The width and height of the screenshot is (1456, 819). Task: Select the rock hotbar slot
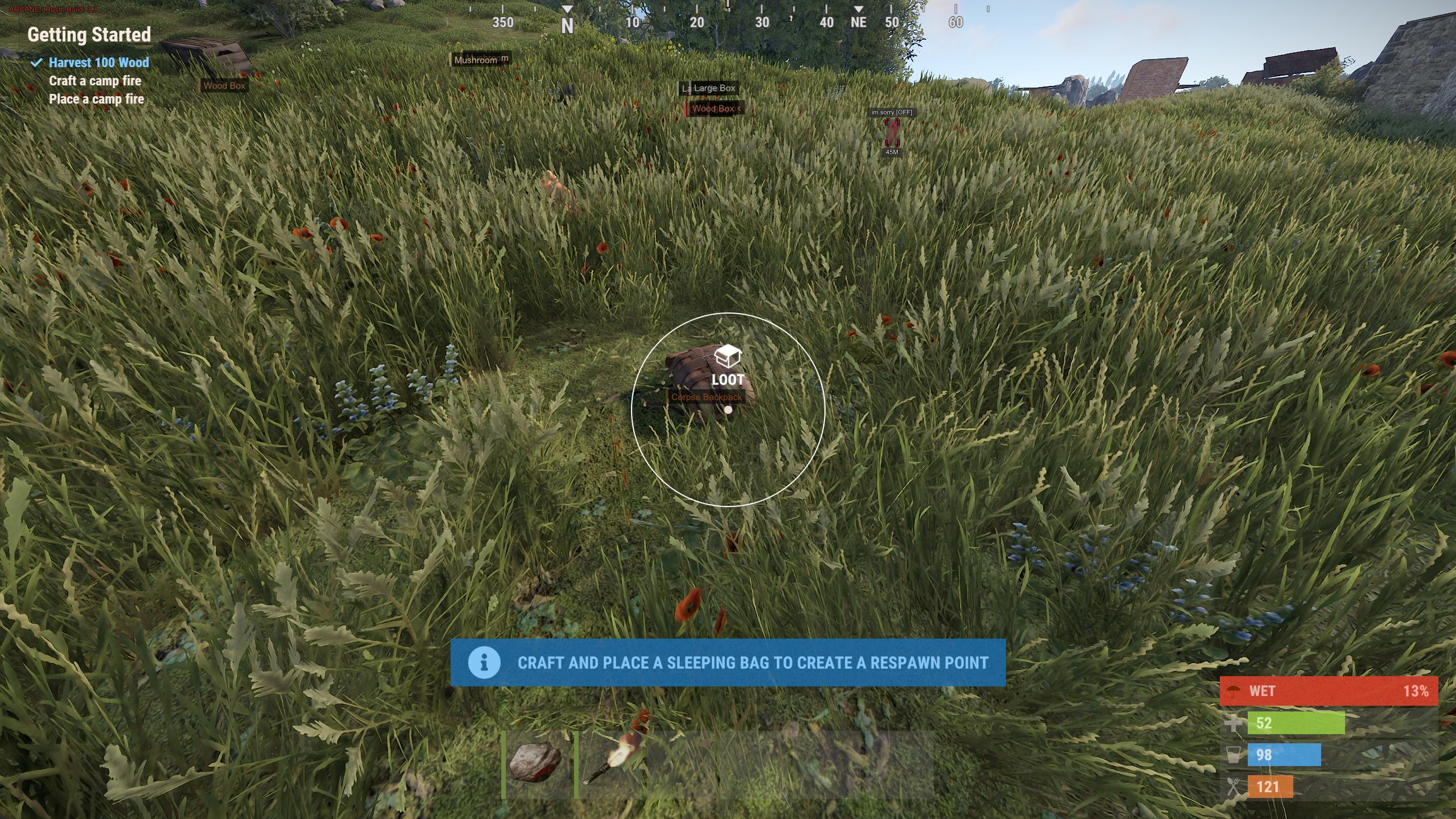point(538,764)
